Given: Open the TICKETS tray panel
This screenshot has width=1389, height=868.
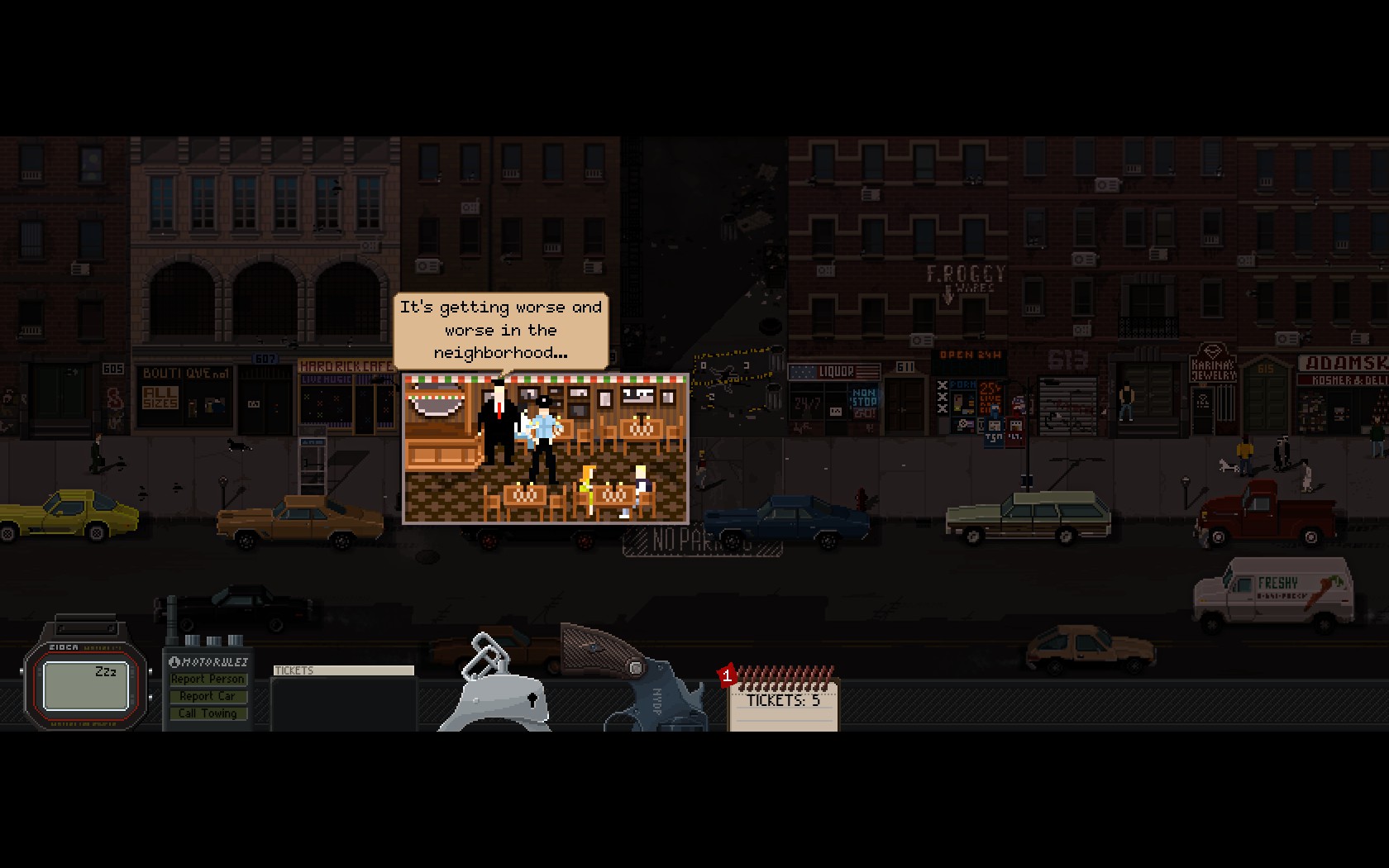Looking at the screenshot, I should coord(343,698).
